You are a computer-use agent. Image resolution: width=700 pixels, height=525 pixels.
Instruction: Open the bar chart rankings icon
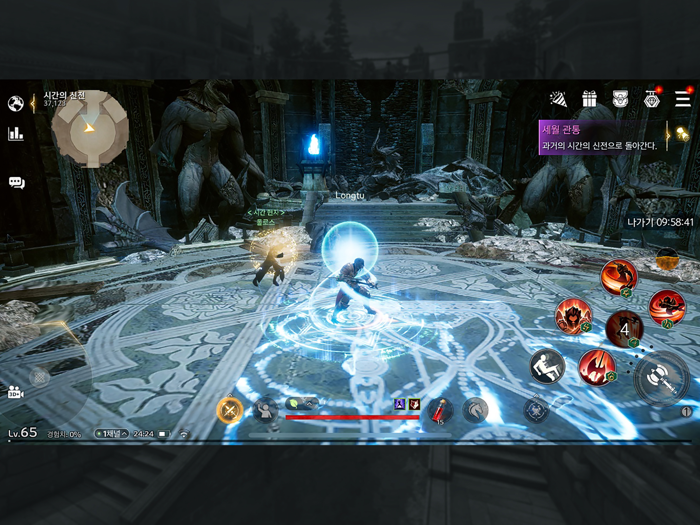click(x=16, y=133)
